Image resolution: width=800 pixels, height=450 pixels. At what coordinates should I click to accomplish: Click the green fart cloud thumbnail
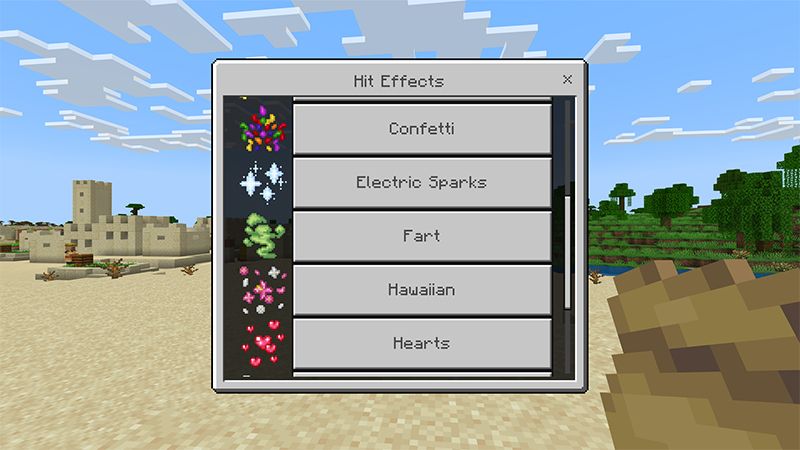coord(257,236)
